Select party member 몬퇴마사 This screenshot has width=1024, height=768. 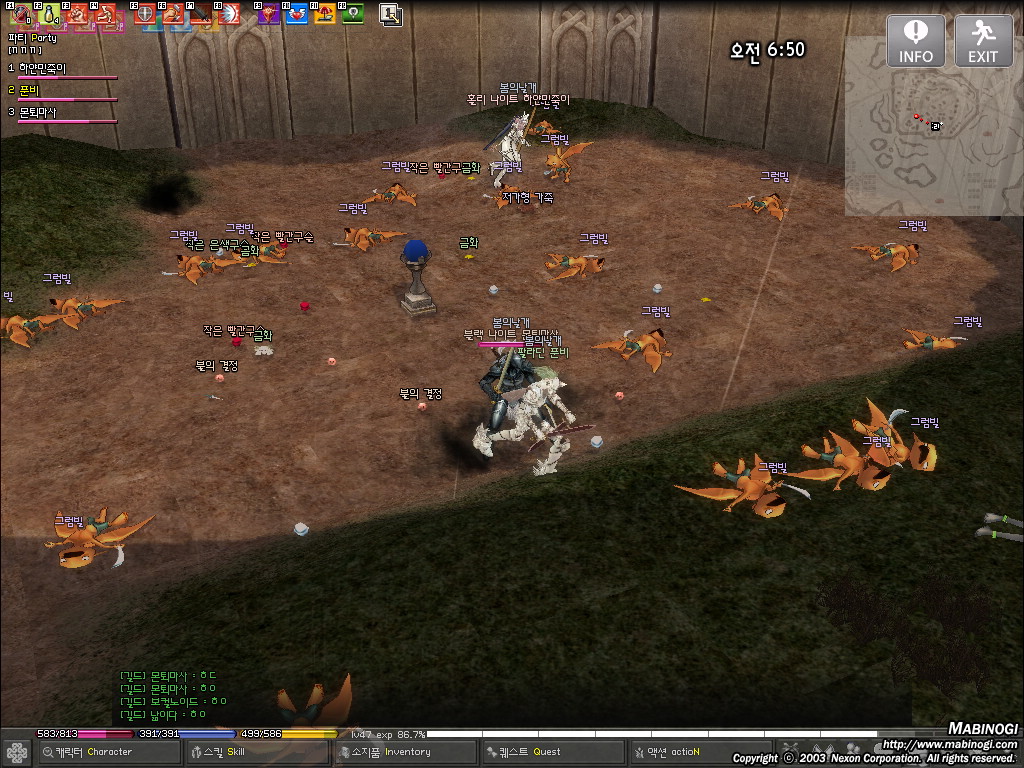tap(38, 113)
